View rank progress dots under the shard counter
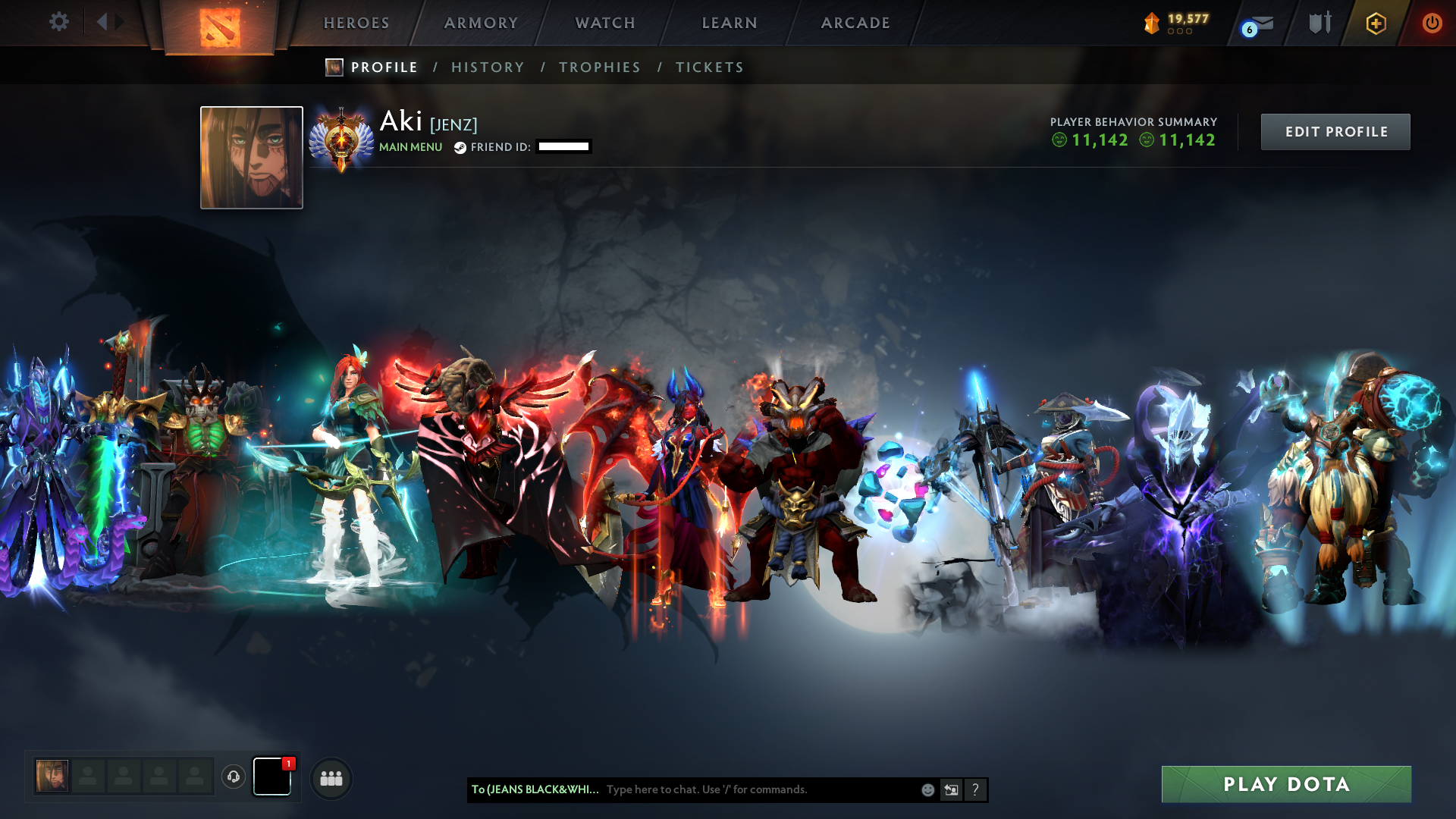Screen dimensions: 1456x819 pos(1178,32)
